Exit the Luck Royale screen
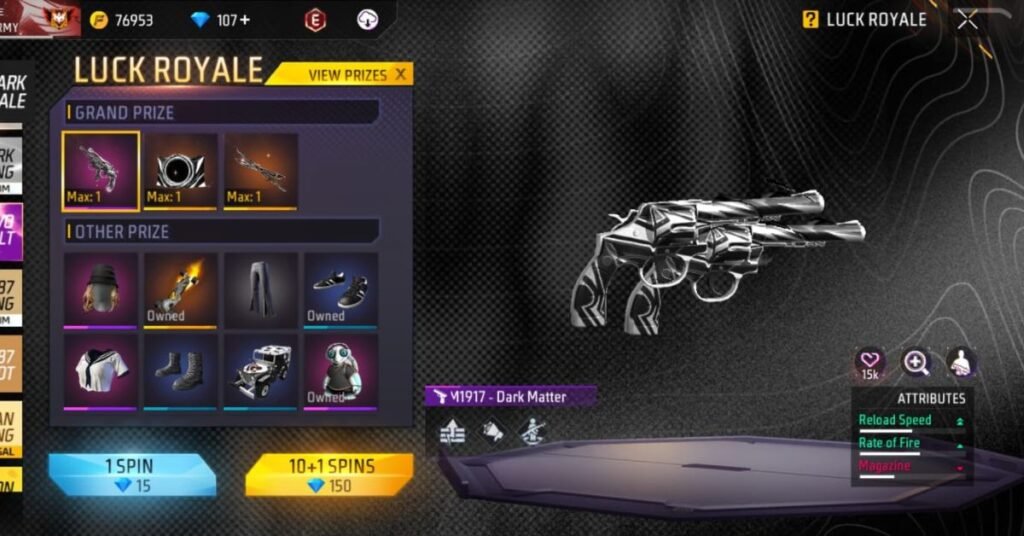 967,19
